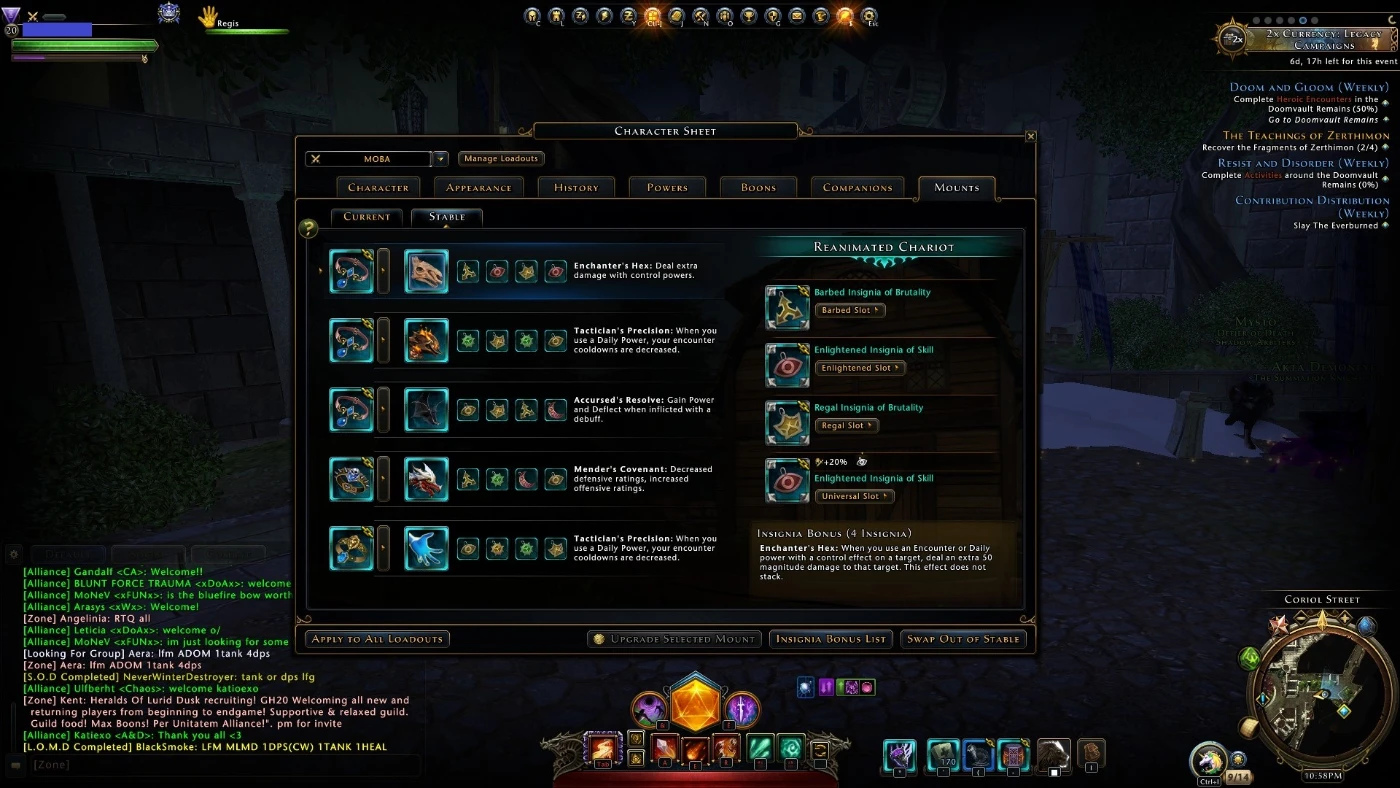Close the Character Sheet window
This screenshot has height=788, width=1400.
pyautogui.click(x=1030, y=136)
